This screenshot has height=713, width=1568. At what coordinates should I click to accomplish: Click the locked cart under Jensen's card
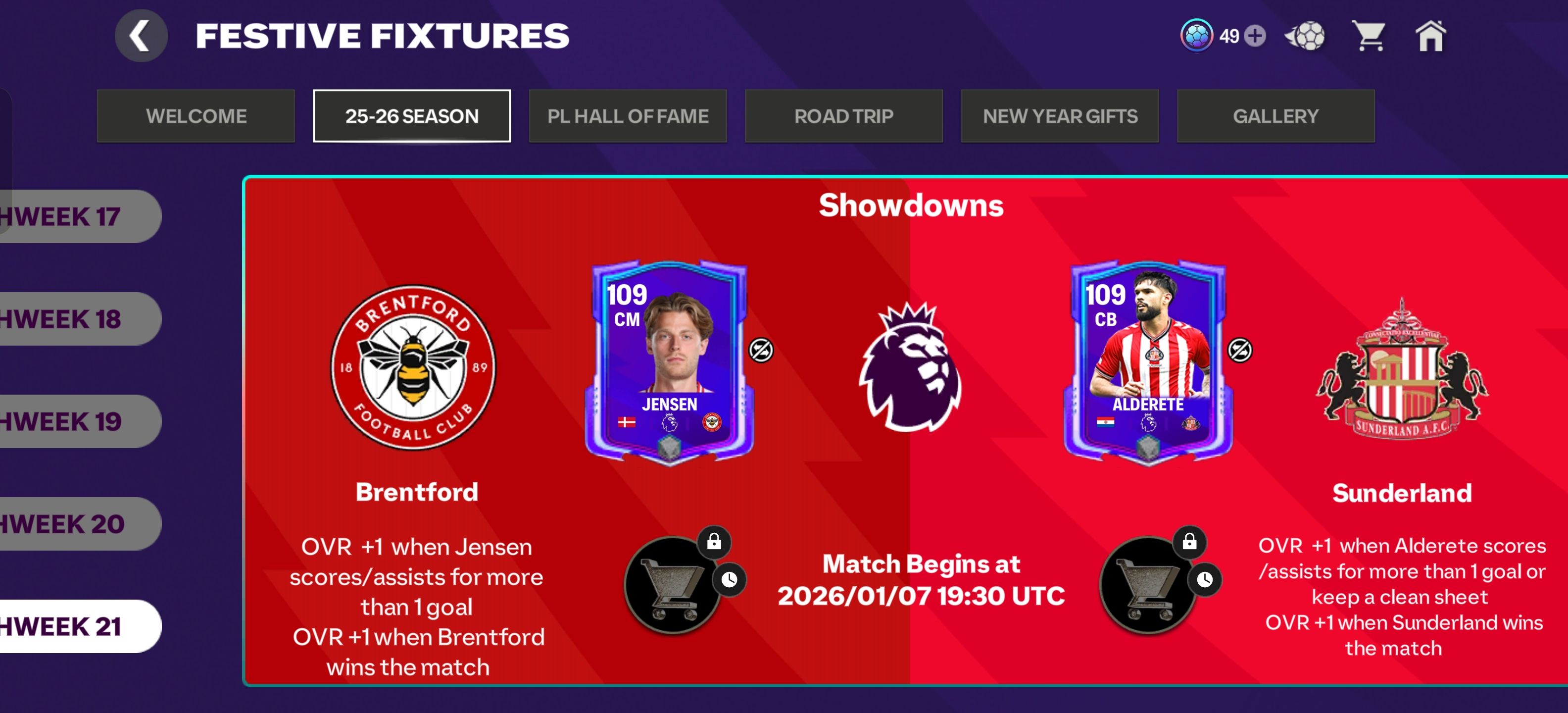[x=673, y=585]
